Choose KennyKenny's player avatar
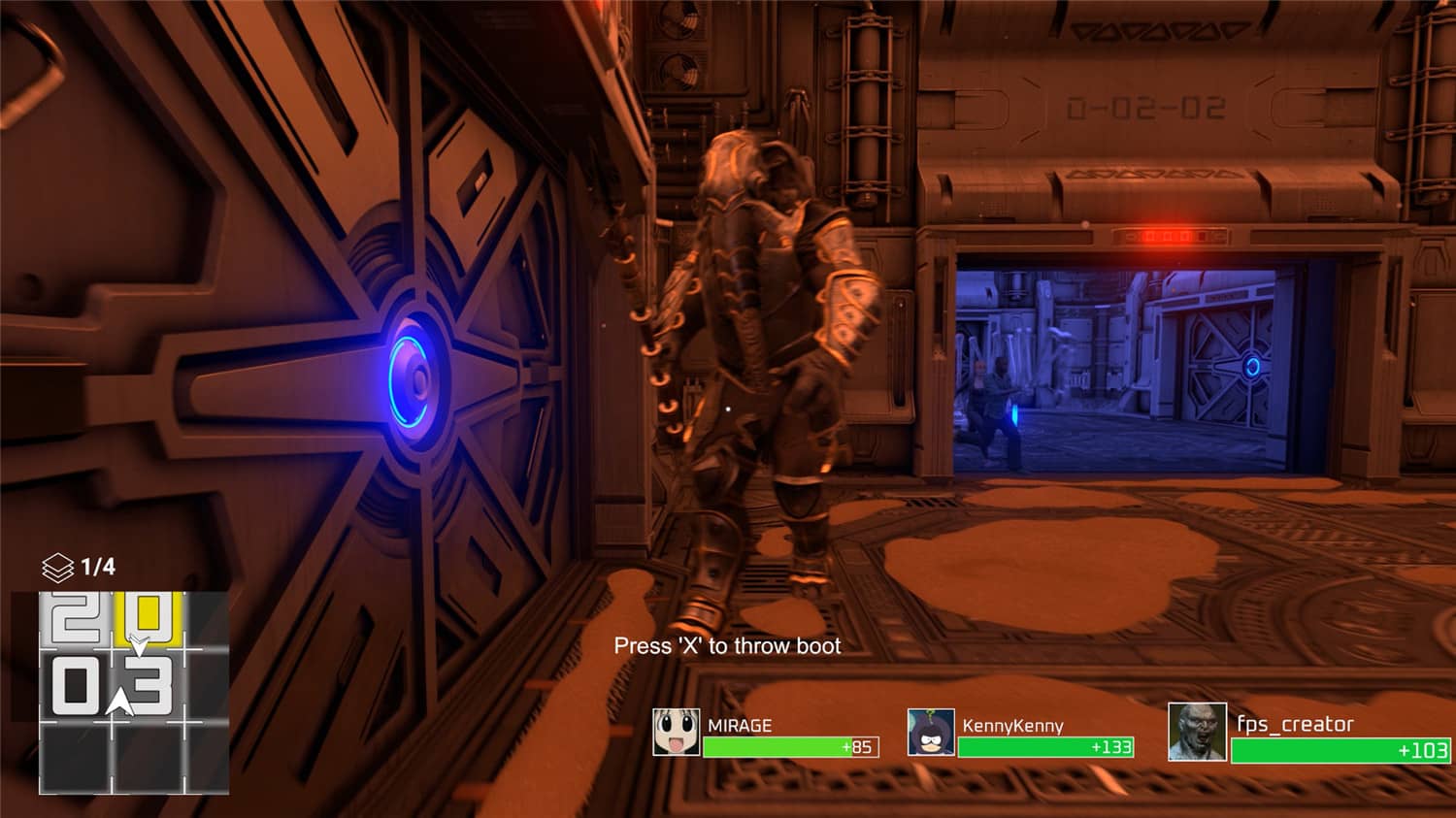The image size is (1456, 818). click(931, 733)
